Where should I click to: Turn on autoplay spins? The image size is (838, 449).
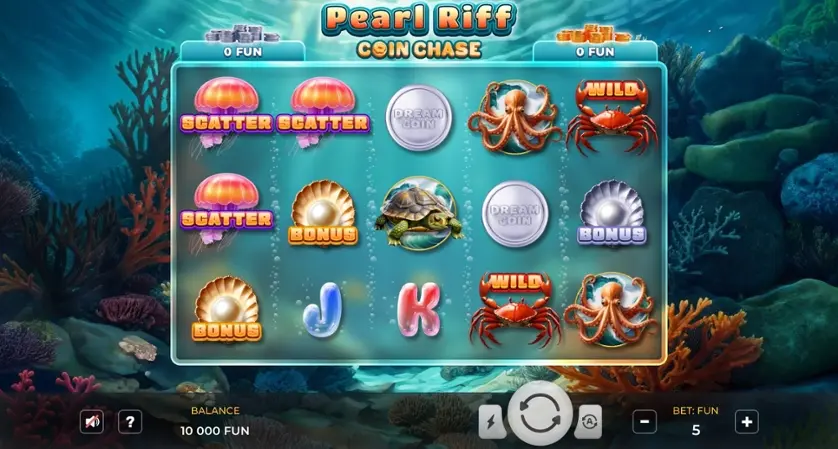[x=588, y=421]
